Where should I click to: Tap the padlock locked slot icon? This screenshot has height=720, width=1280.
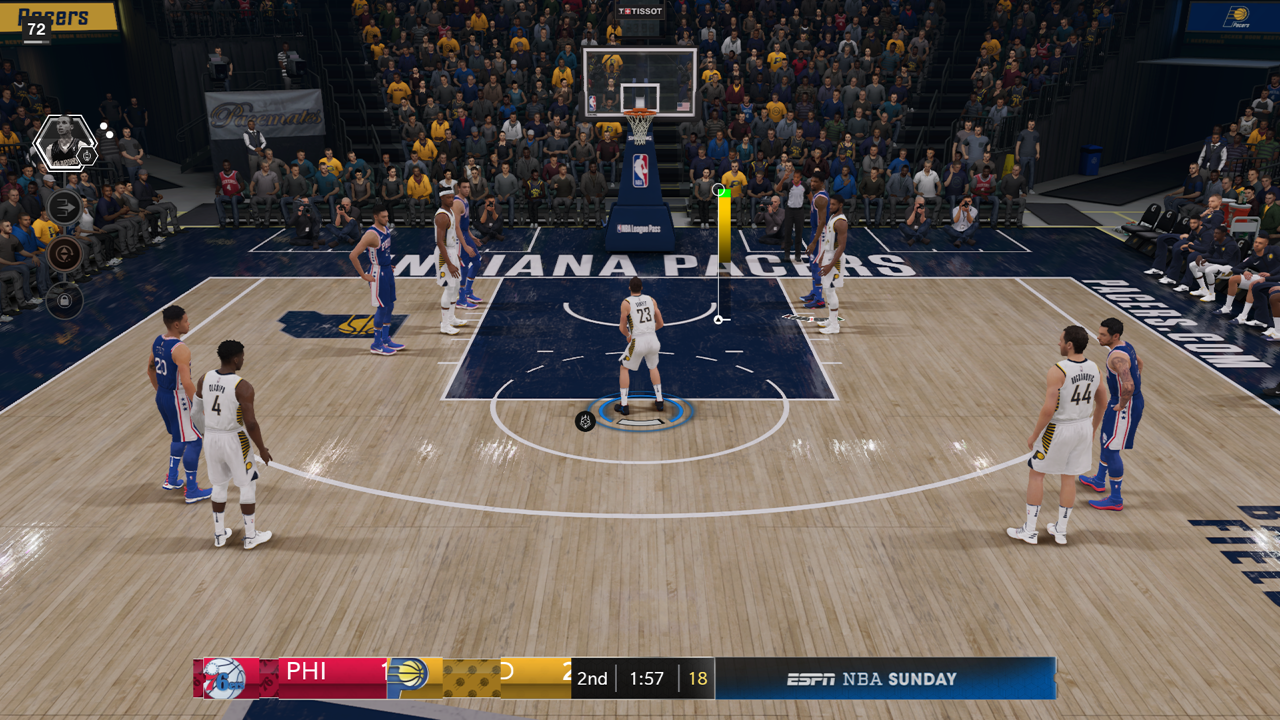[64, 299]
